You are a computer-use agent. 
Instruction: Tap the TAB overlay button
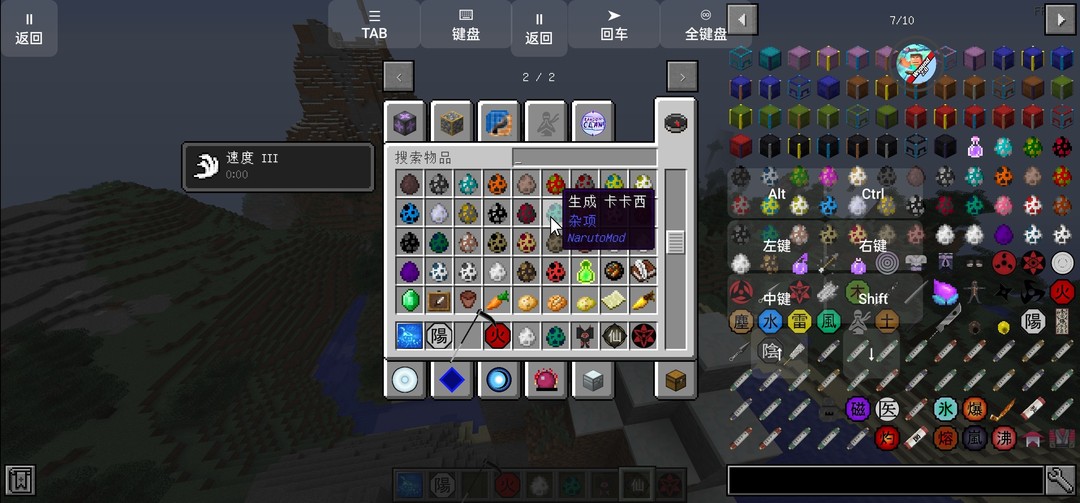[x=374, y=24]
